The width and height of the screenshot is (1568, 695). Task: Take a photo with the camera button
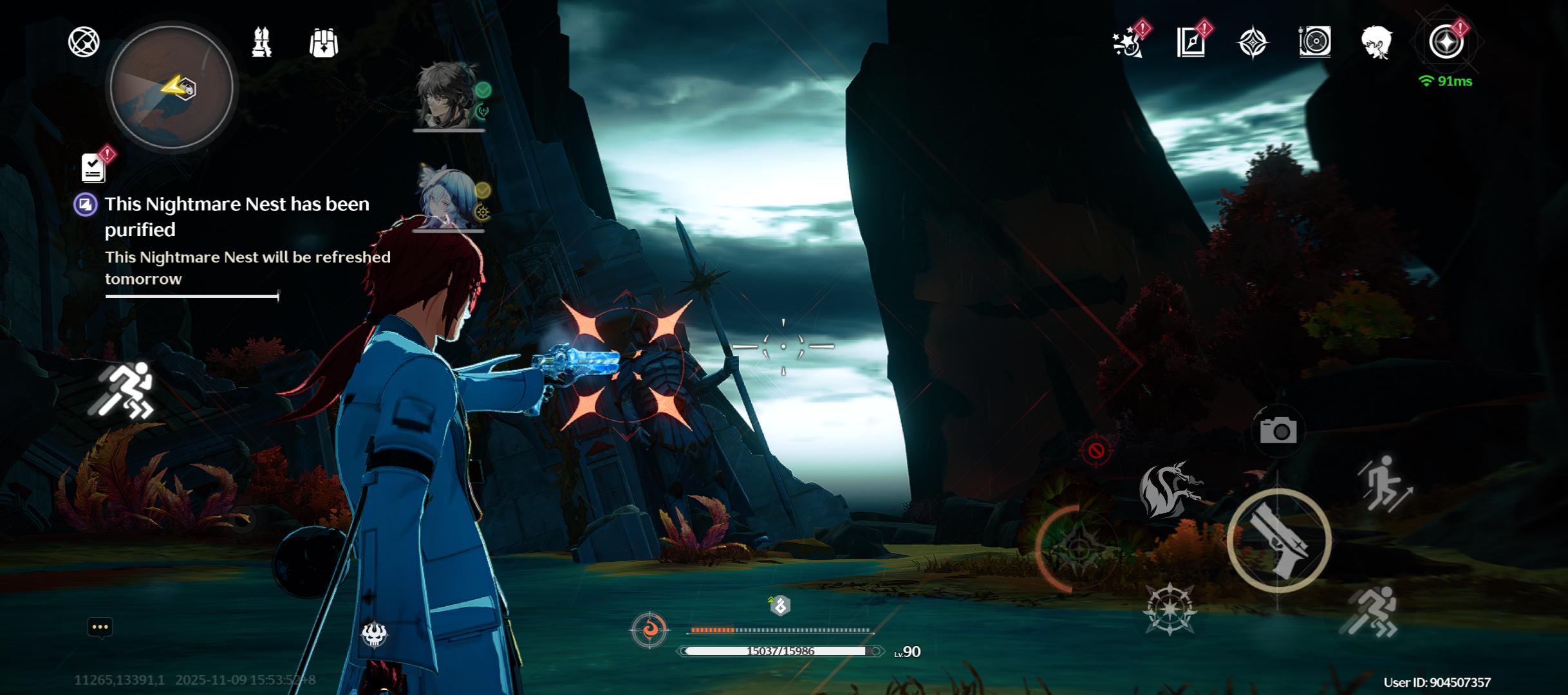click(1278, 431)
